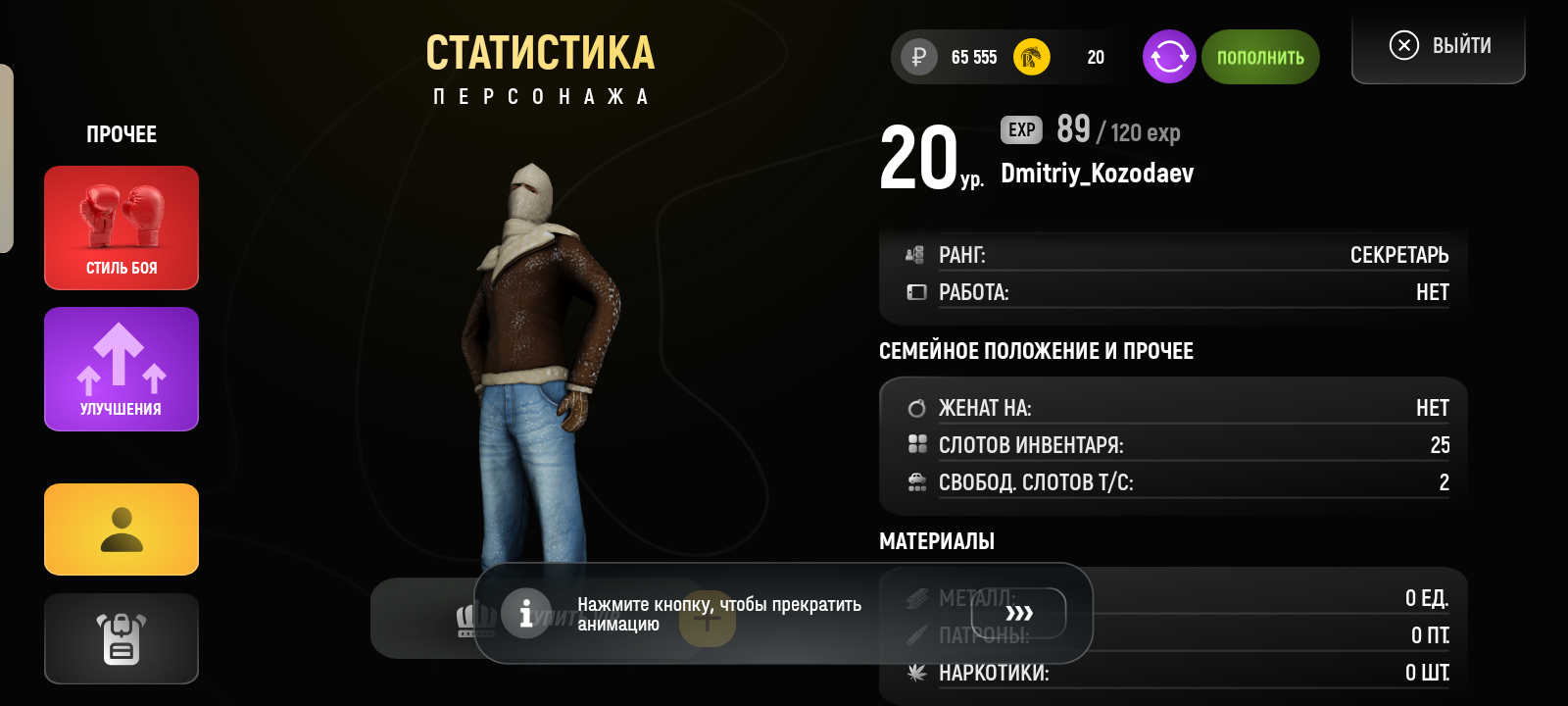Click the metal sheets icon next to МЕТАЛЛ

(x=917, y=597)
